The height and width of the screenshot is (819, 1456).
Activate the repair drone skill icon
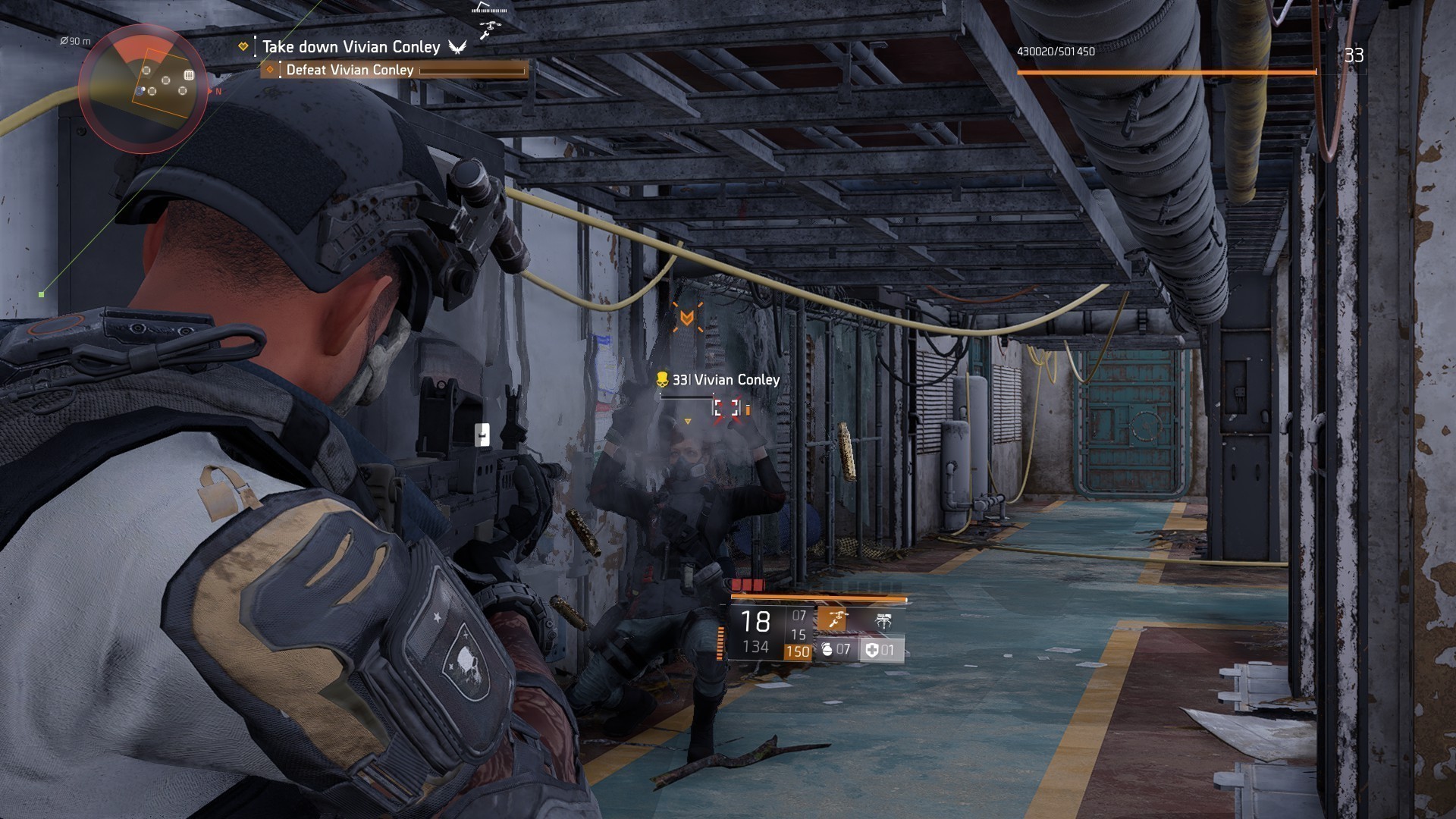point(833,621)
